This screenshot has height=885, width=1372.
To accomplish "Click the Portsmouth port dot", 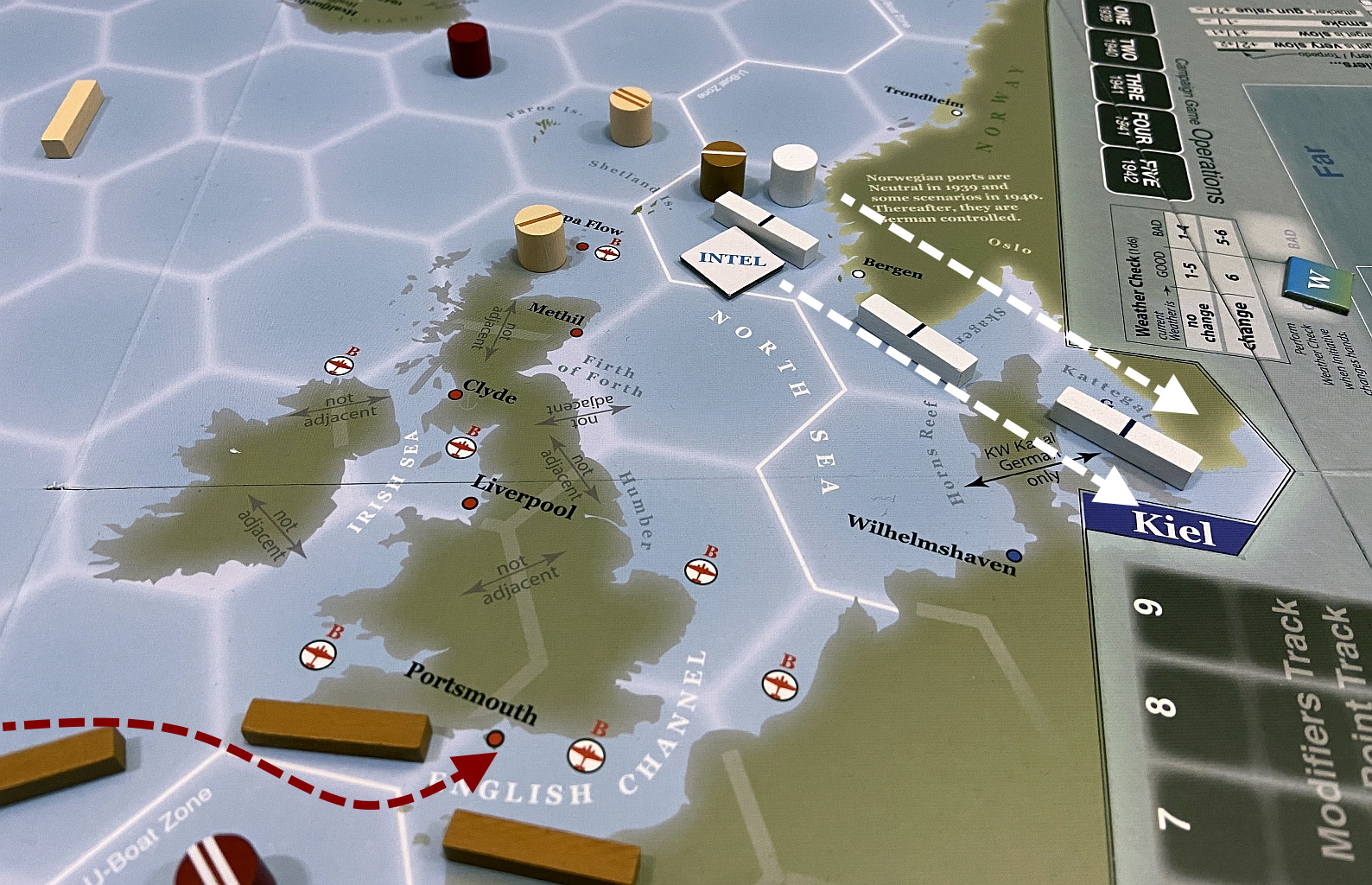I will [x=495, y=738].
